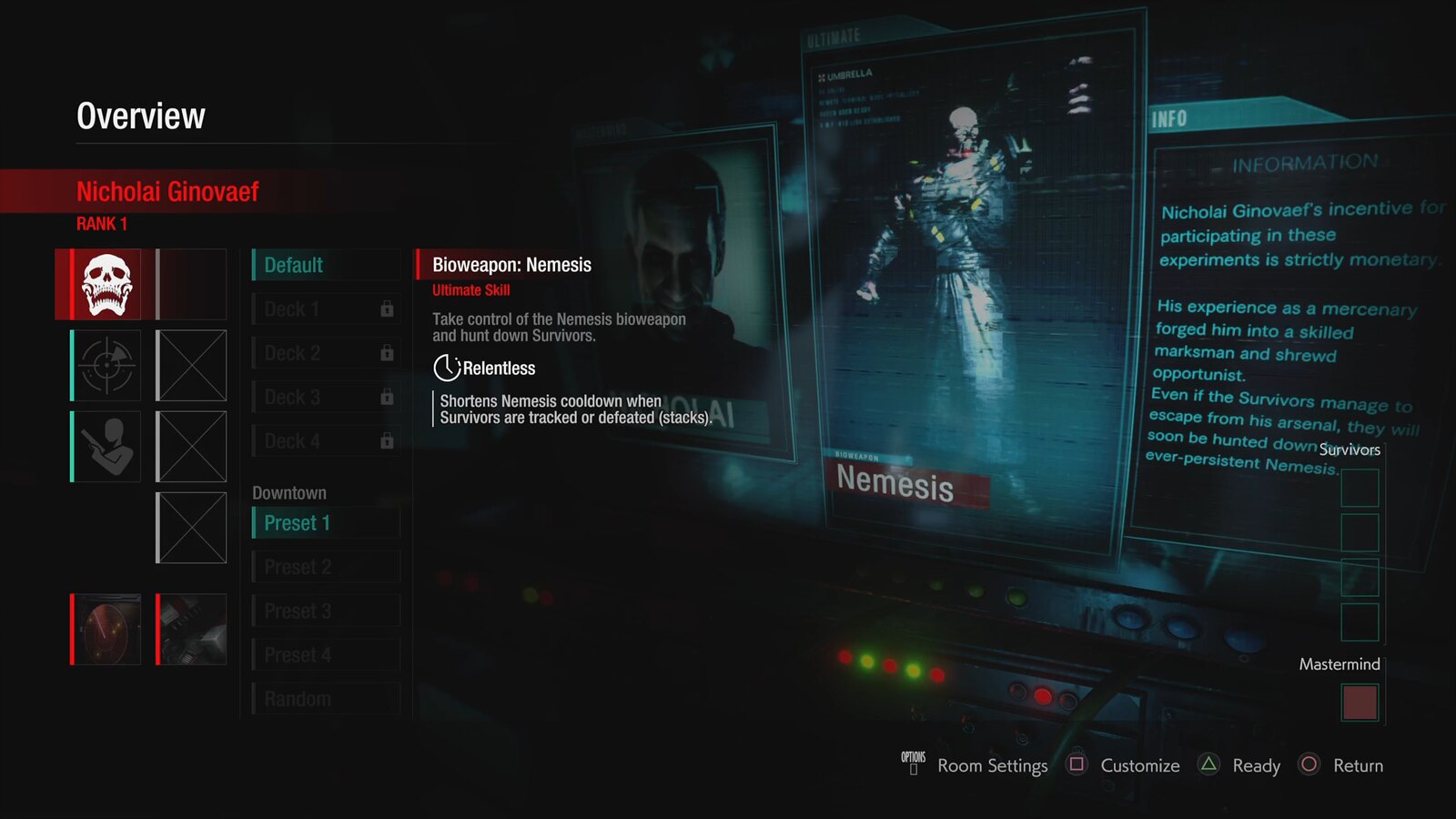Select the skull Nemesis ultimate skill icon
1456x819 pixels.
(106, 284)
